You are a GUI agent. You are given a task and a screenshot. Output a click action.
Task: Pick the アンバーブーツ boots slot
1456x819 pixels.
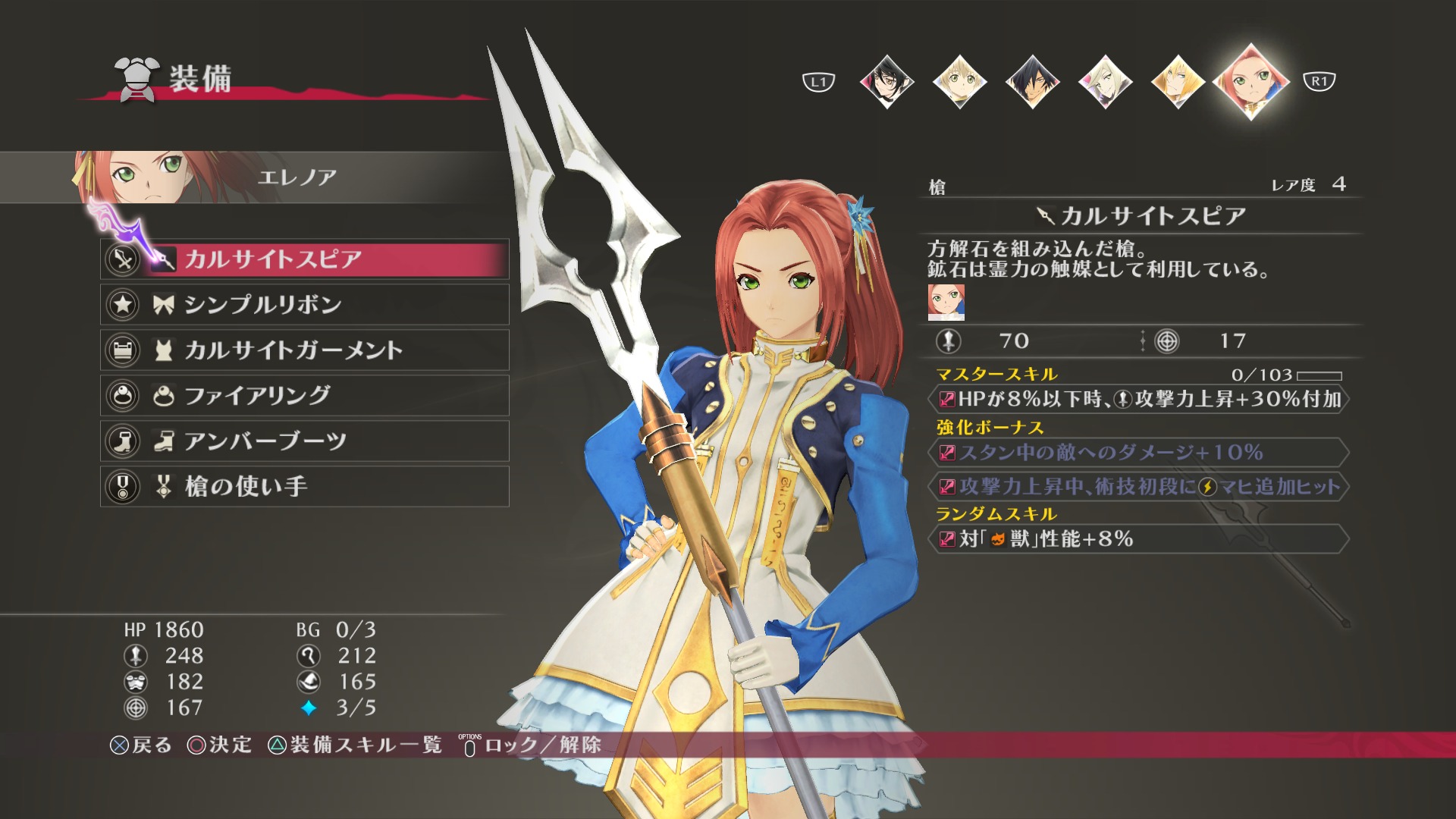point(303,441)
